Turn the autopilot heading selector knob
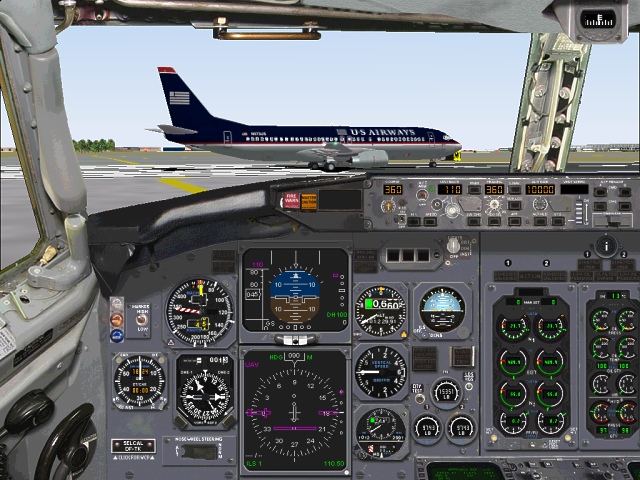640x480 pixels. click(494, 205)
